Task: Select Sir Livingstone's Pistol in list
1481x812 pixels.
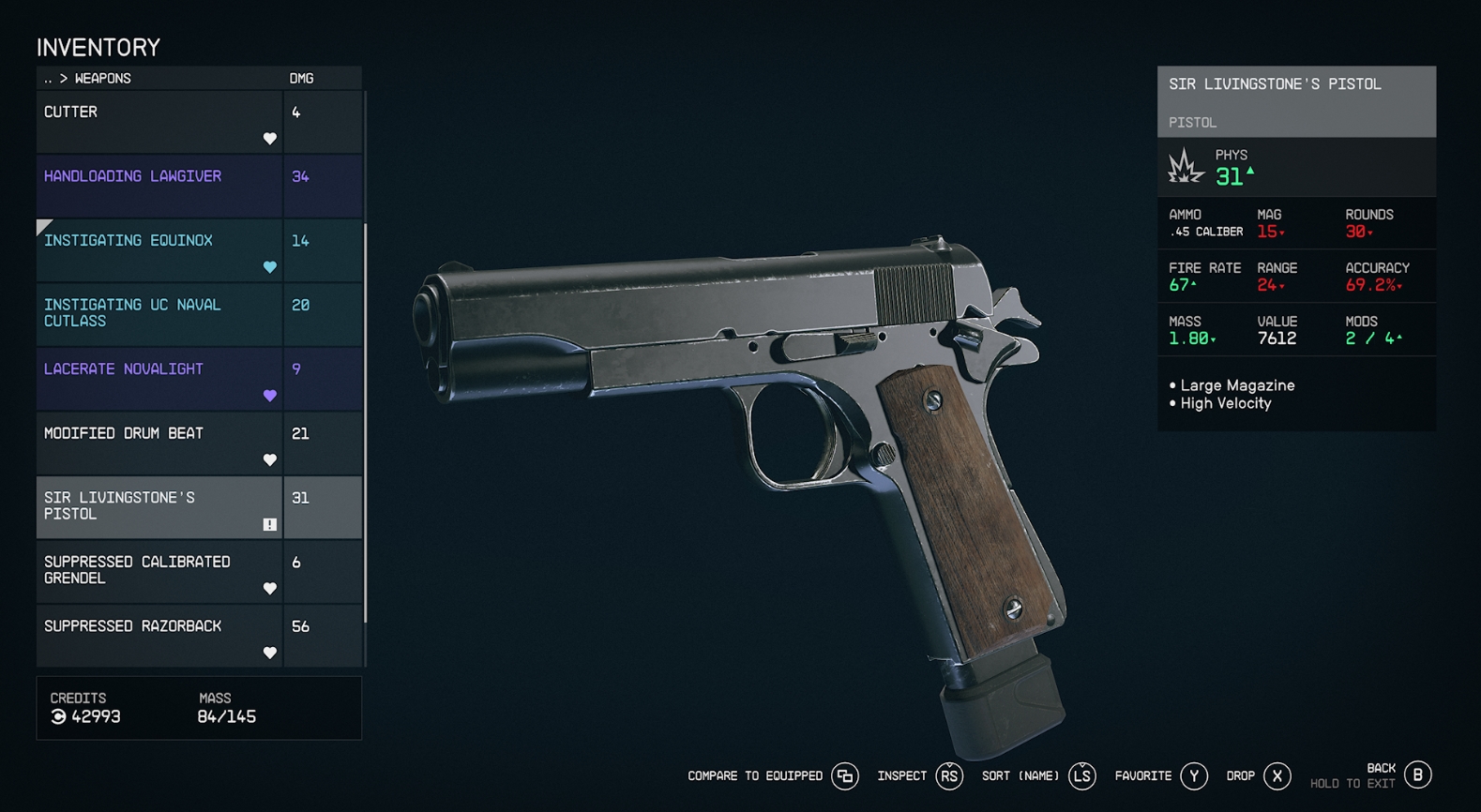Action: (x=159, y=507)
